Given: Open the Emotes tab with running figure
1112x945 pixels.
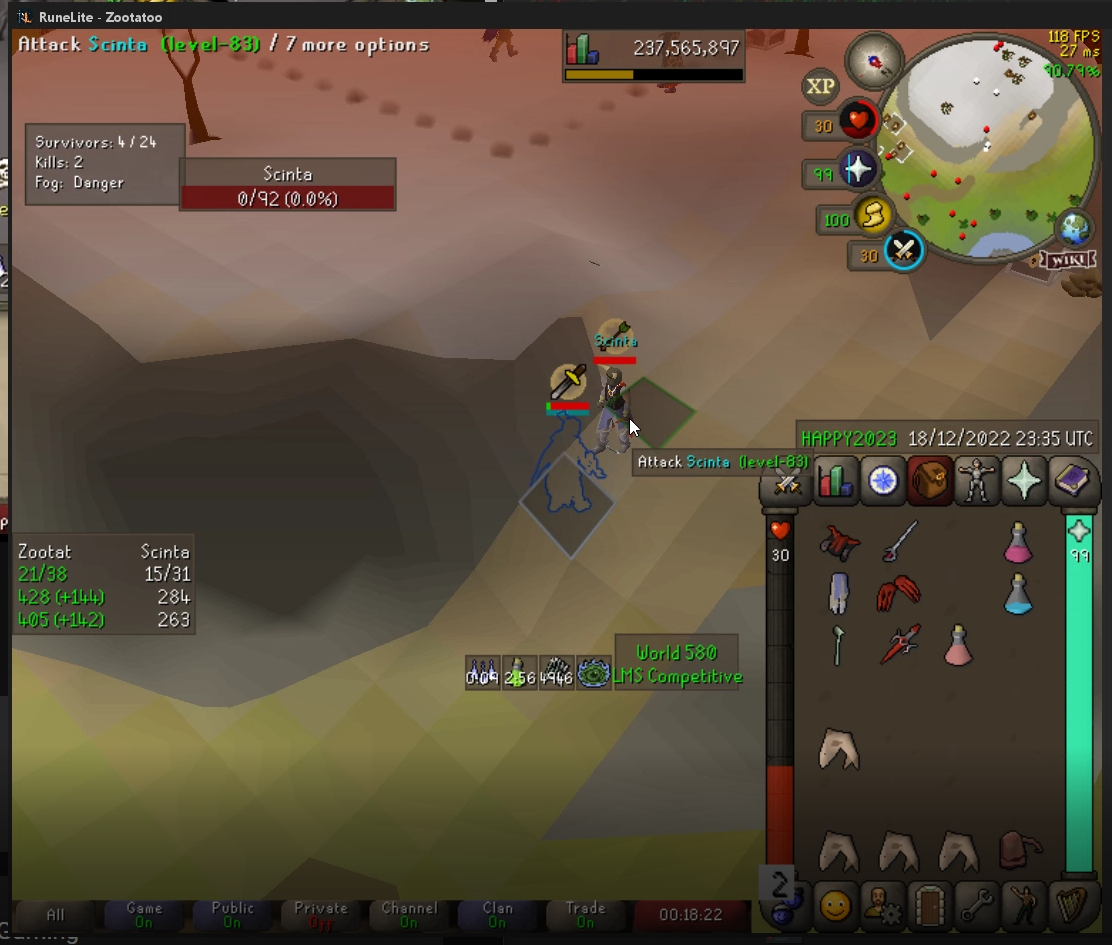Looking at the screenshot, I should 1024,906.
